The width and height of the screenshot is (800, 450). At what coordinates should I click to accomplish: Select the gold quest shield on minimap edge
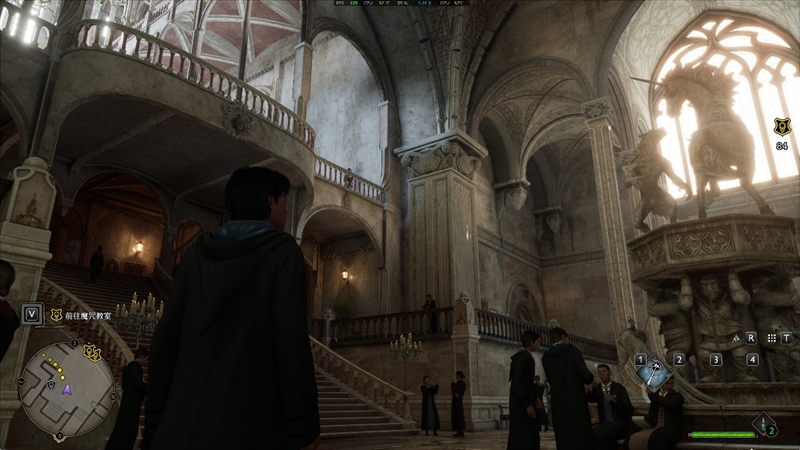point(93,352)
